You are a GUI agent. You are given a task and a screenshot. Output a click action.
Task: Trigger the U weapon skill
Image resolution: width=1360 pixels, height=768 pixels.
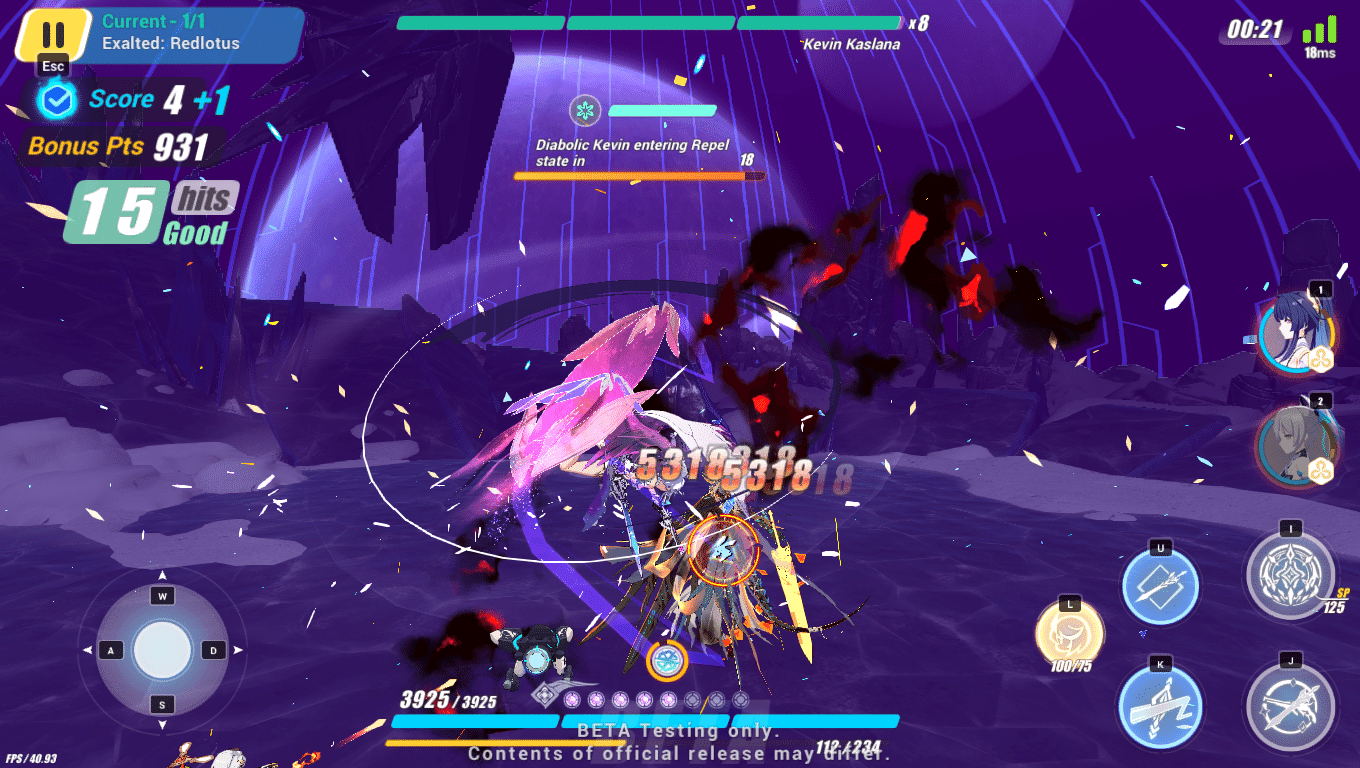click(x=1159, y=588)
